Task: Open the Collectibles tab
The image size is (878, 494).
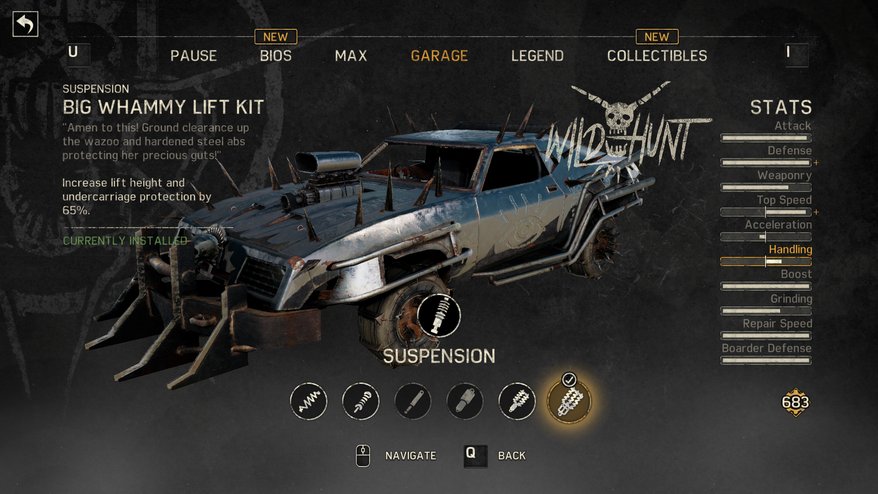Action: pyautogui.click(x=656, y=56)
